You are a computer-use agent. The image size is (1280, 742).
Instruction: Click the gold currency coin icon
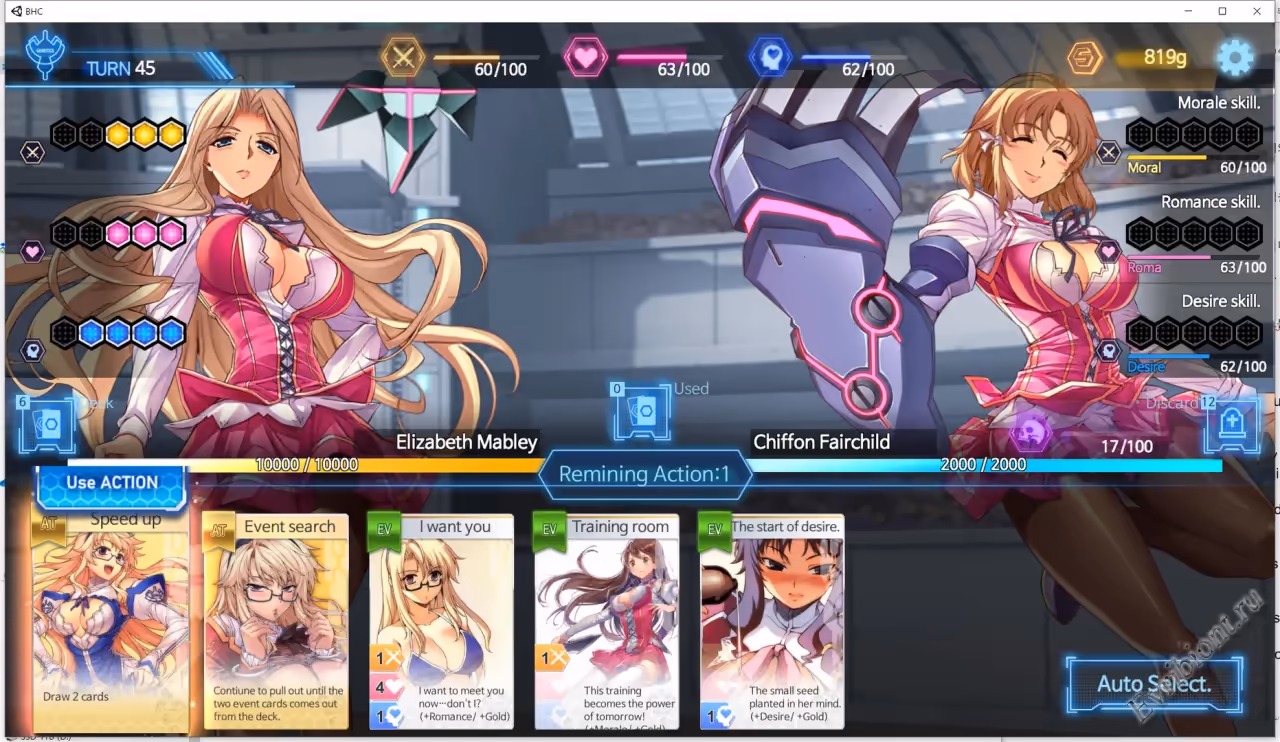(x=1084, y=58)
